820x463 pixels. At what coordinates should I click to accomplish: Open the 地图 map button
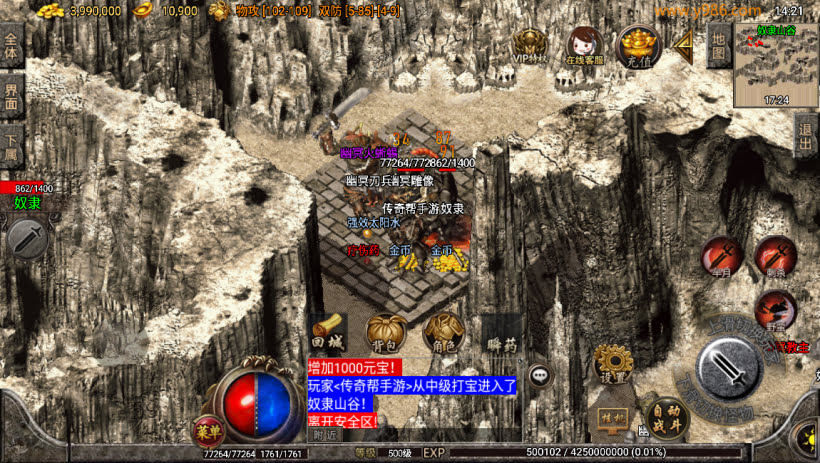click(x=718, y=44)
